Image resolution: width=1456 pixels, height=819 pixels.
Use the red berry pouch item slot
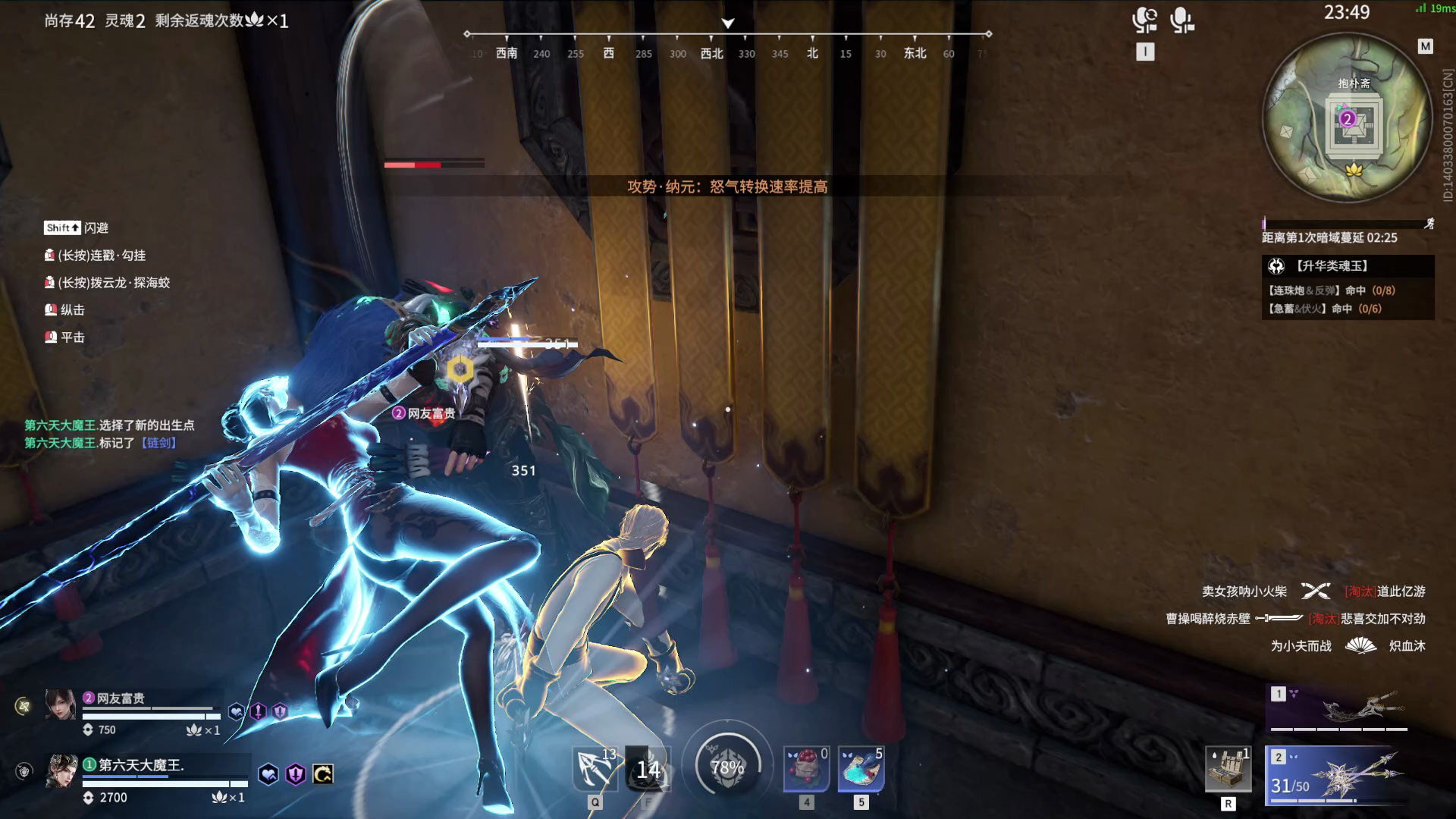[x=806, y=768]
